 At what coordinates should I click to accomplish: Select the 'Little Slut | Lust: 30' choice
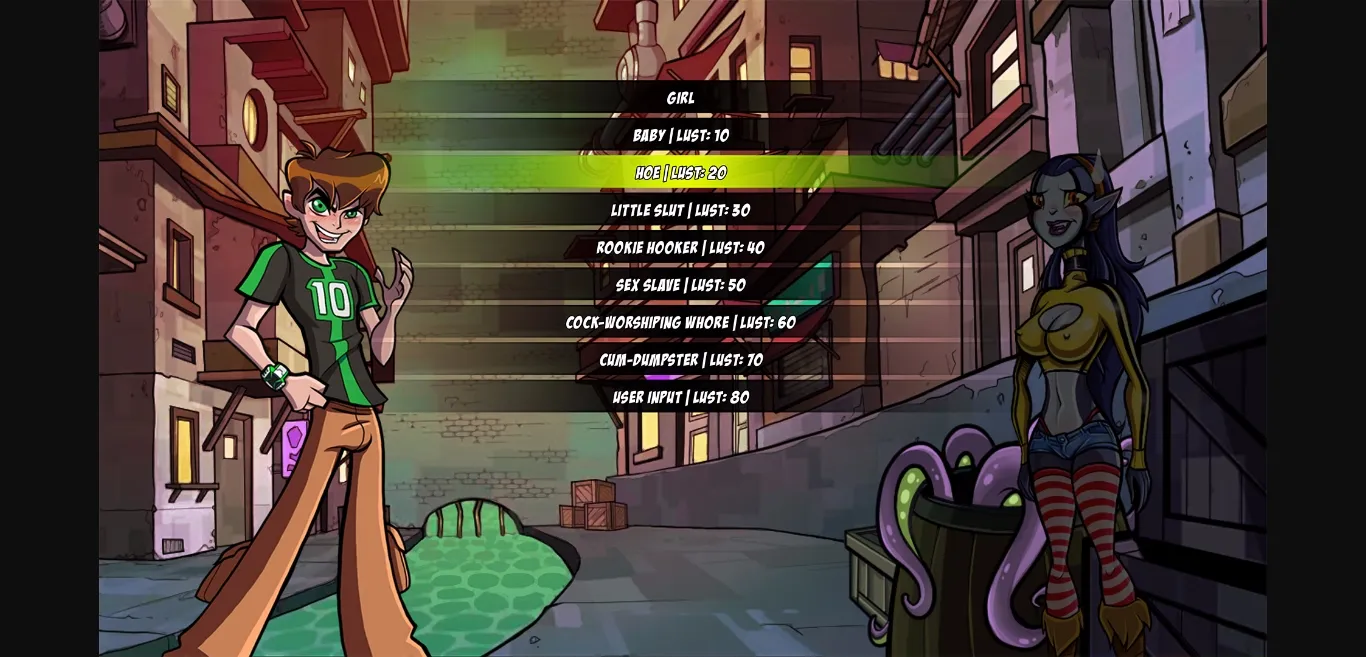coord(681,210)
